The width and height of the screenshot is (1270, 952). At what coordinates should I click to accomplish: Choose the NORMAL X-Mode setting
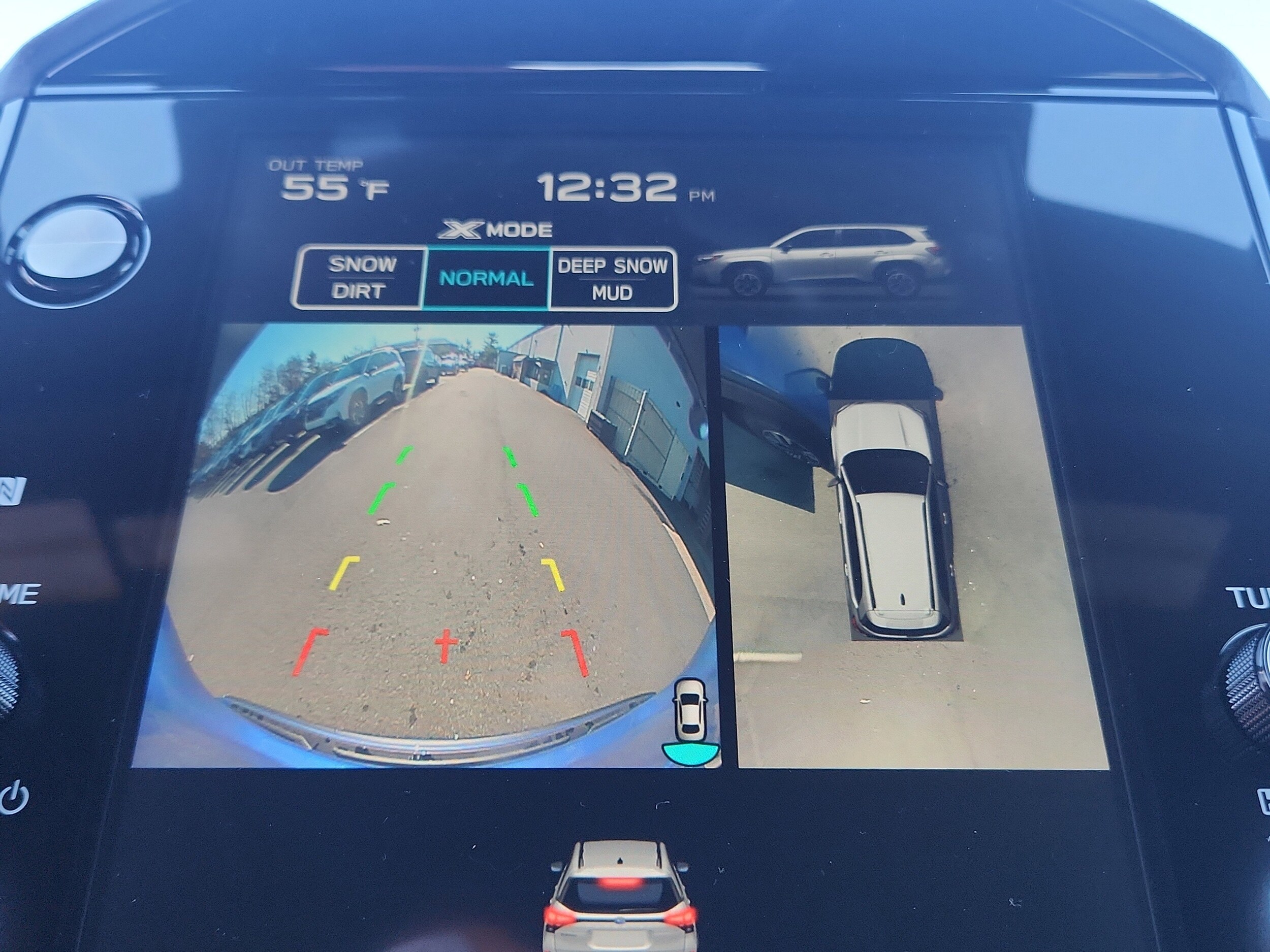coord(486,279)
